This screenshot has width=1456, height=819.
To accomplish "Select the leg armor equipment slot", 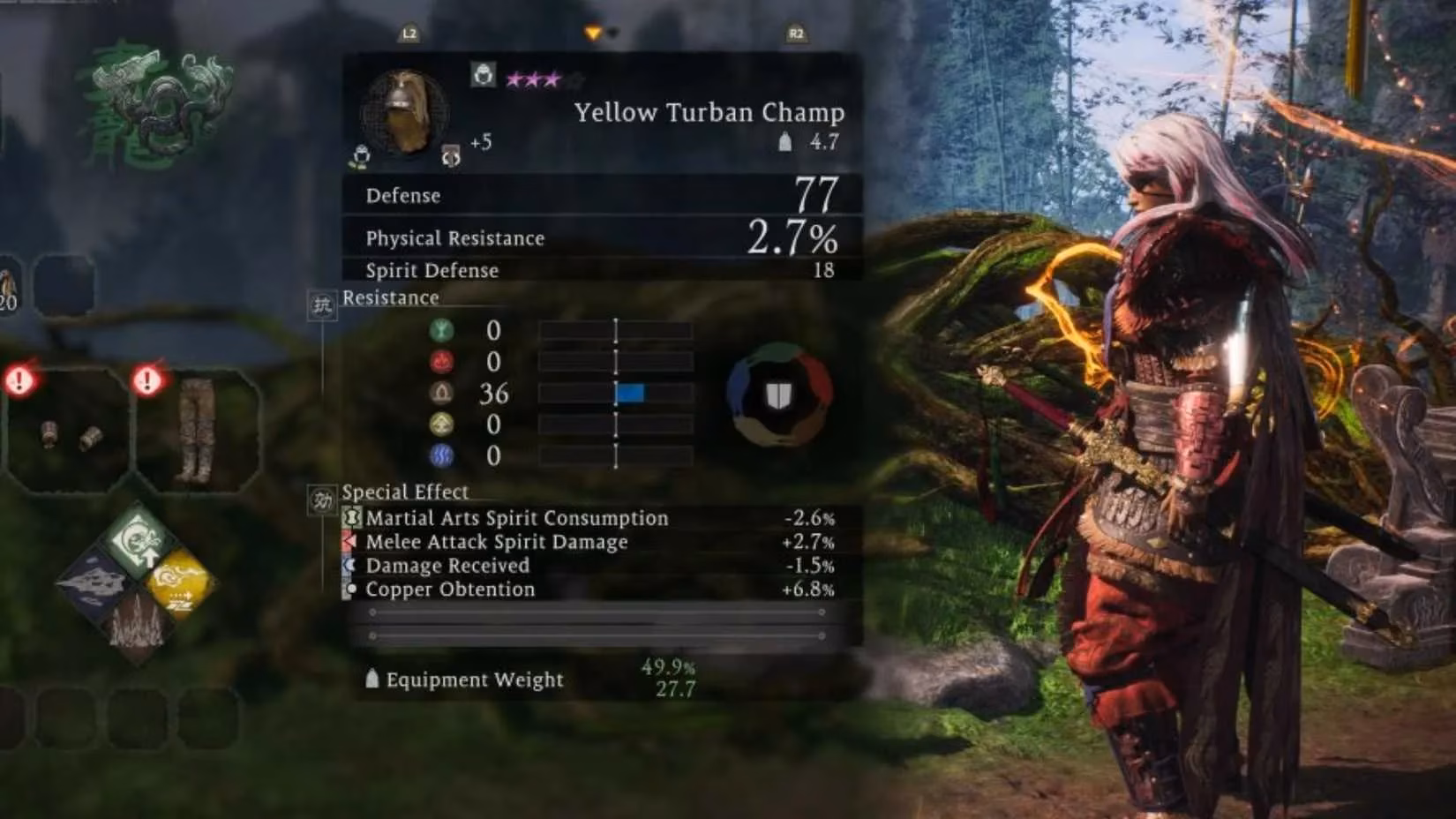I will click(196, 426).
